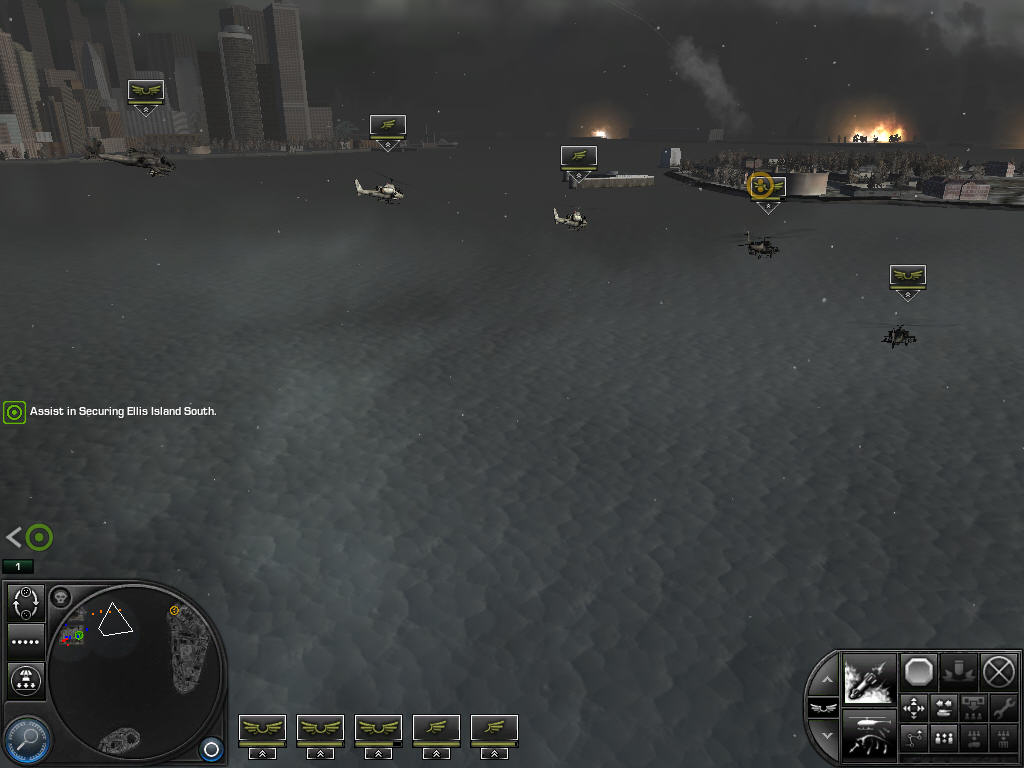Click the octagonal stop order button
Image resolution: width=1024 pixels, height=768 pixels.
[918, 671]
